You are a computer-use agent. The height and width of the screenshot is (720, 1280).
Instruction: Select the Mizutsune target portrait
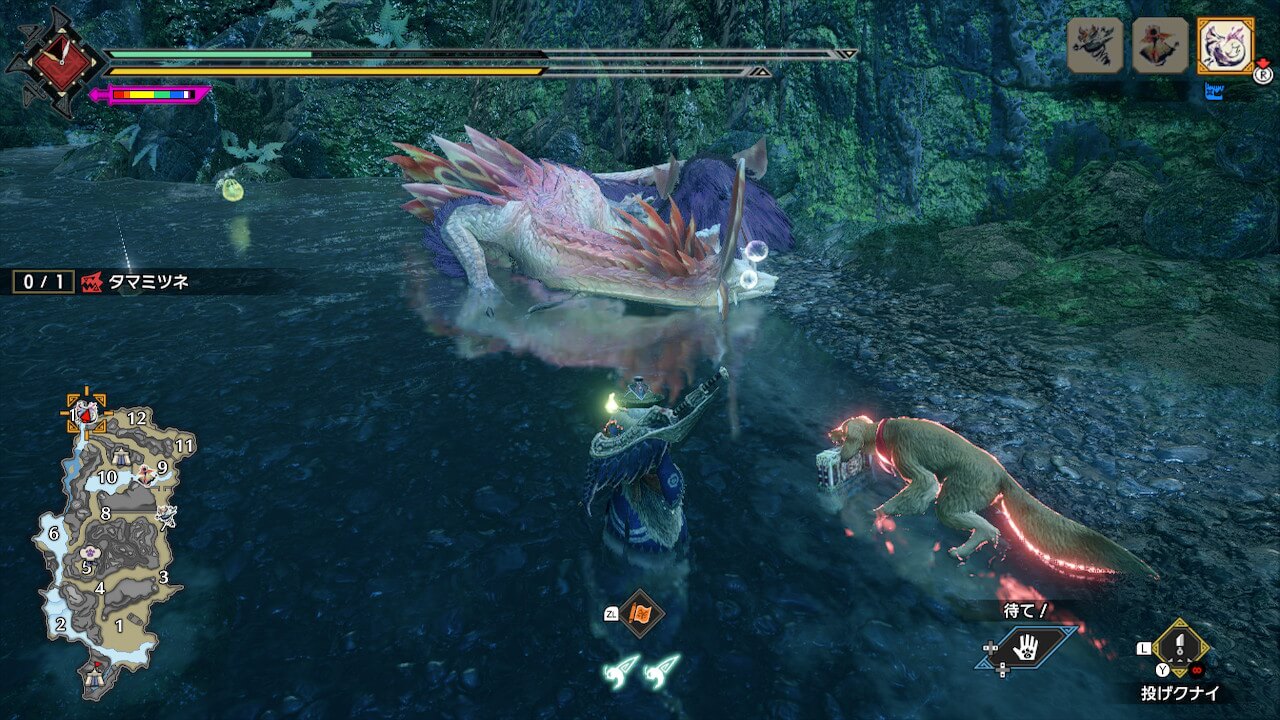tap(1225, 45)
